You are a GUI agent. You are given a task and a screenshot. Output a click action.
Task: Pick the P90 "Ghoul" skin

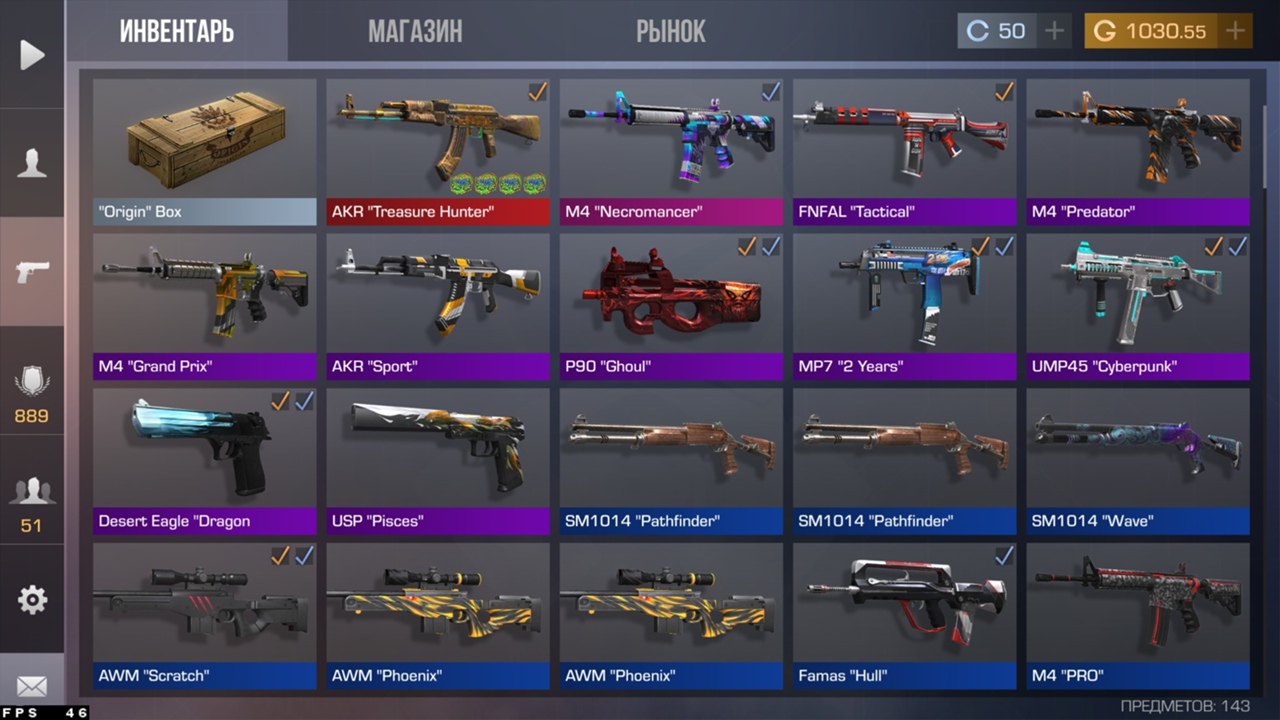[671, 305]
